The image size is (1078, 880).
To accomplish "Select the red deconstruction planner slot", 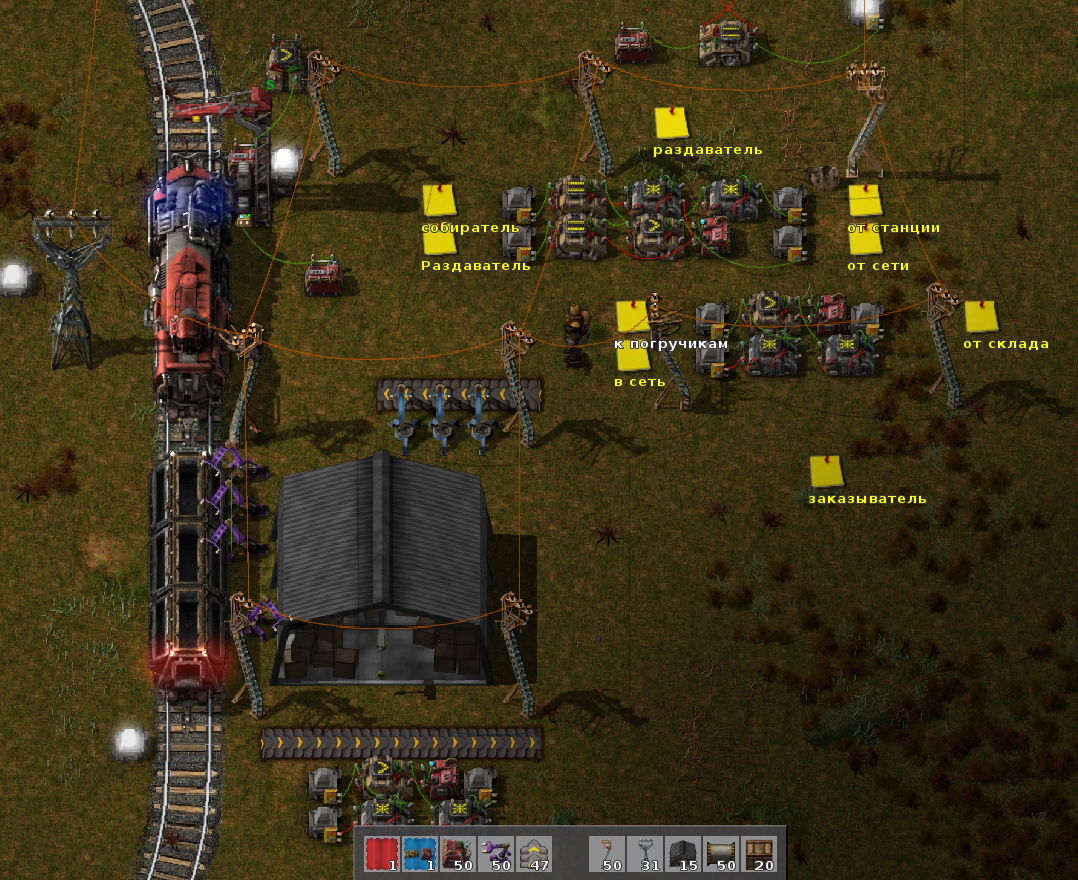I will tap(381, 854).
